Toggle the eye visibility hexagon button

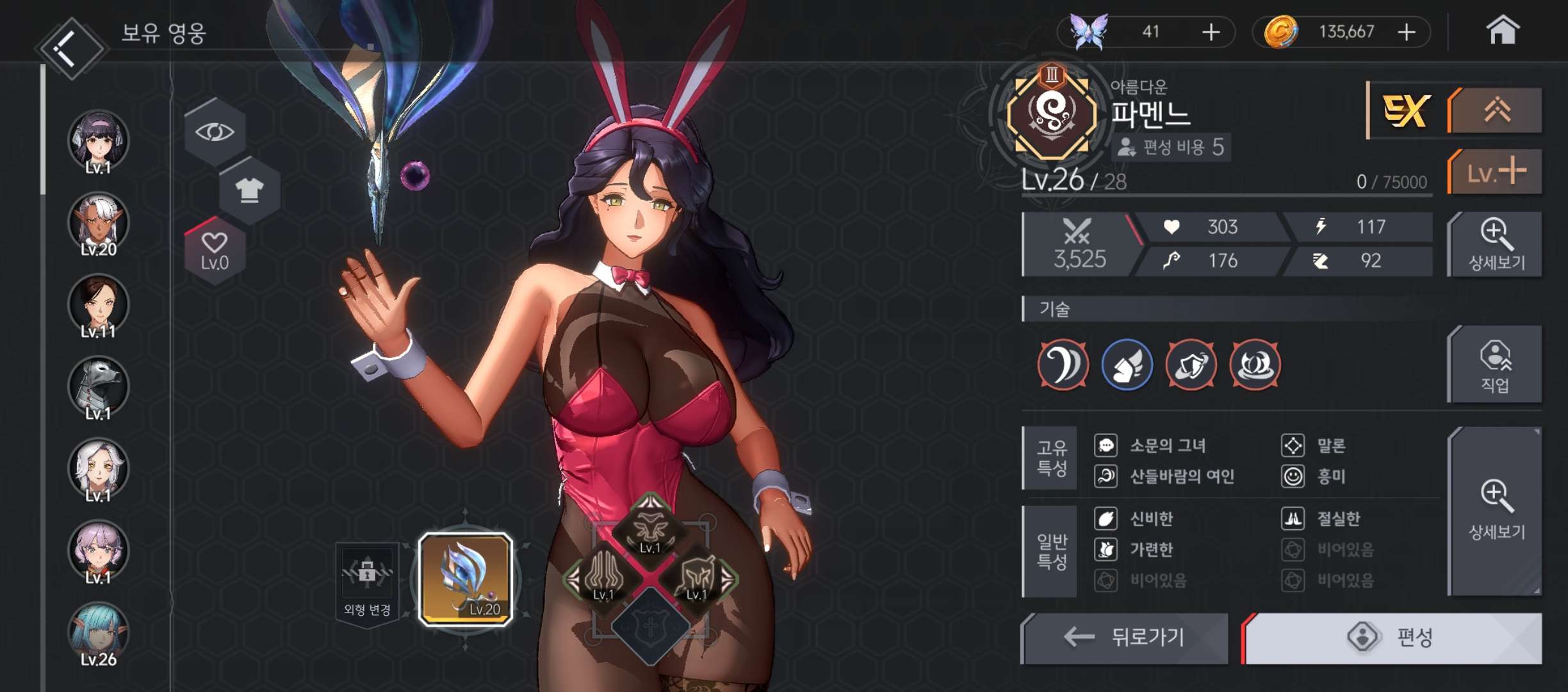(215, 132)
